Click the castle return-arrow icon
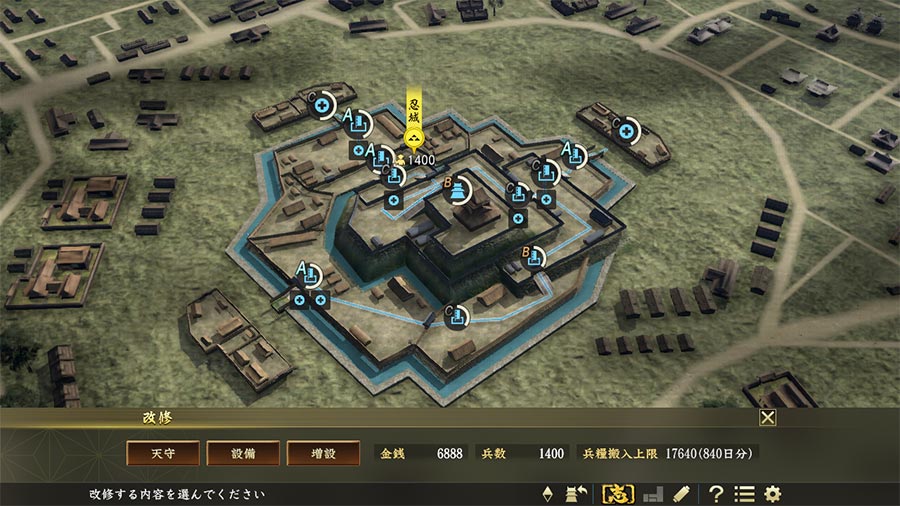 click(576, 494)
